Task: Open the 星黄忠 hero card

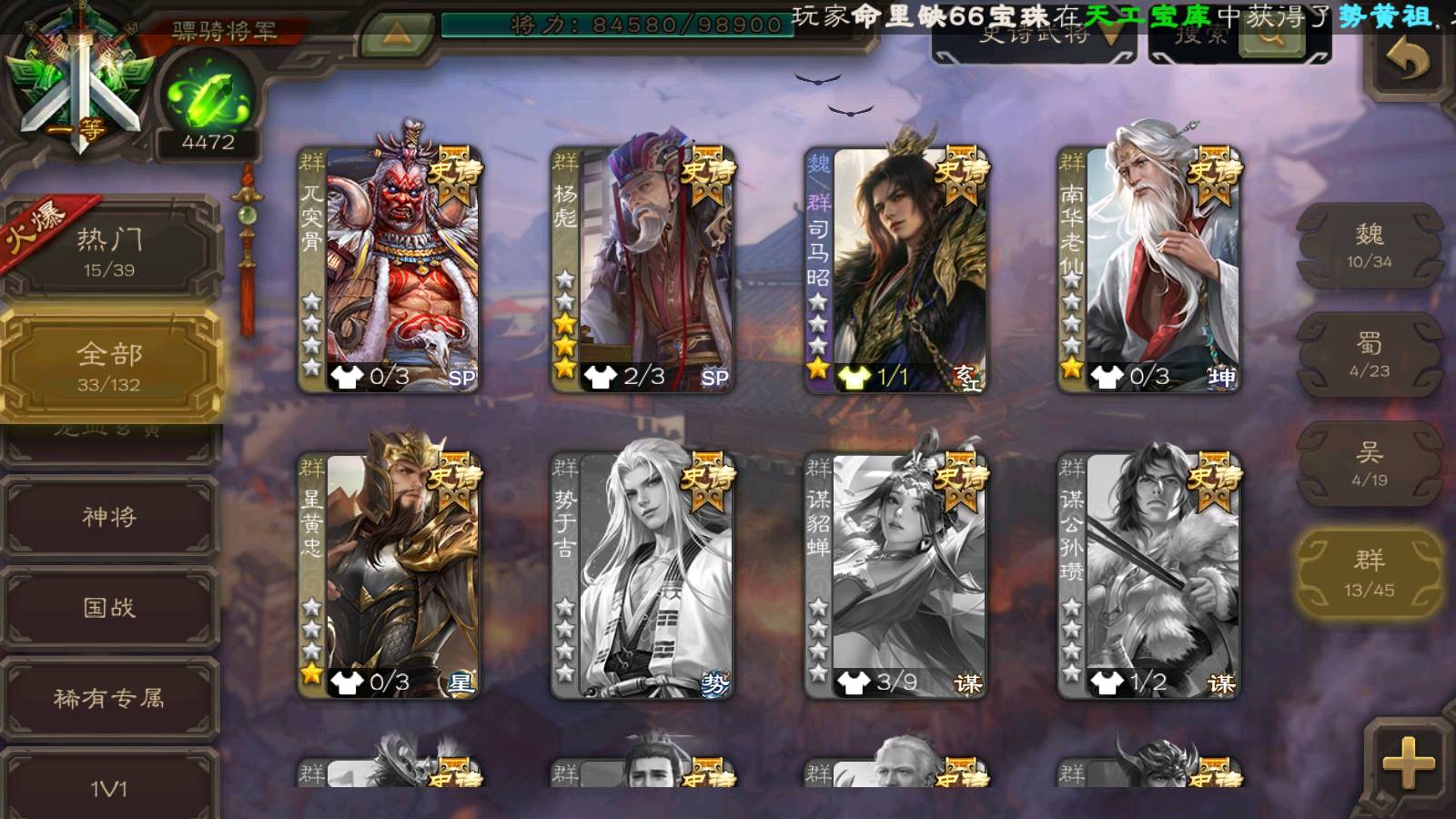Action: pyautogui.click(x=389, y=576)
